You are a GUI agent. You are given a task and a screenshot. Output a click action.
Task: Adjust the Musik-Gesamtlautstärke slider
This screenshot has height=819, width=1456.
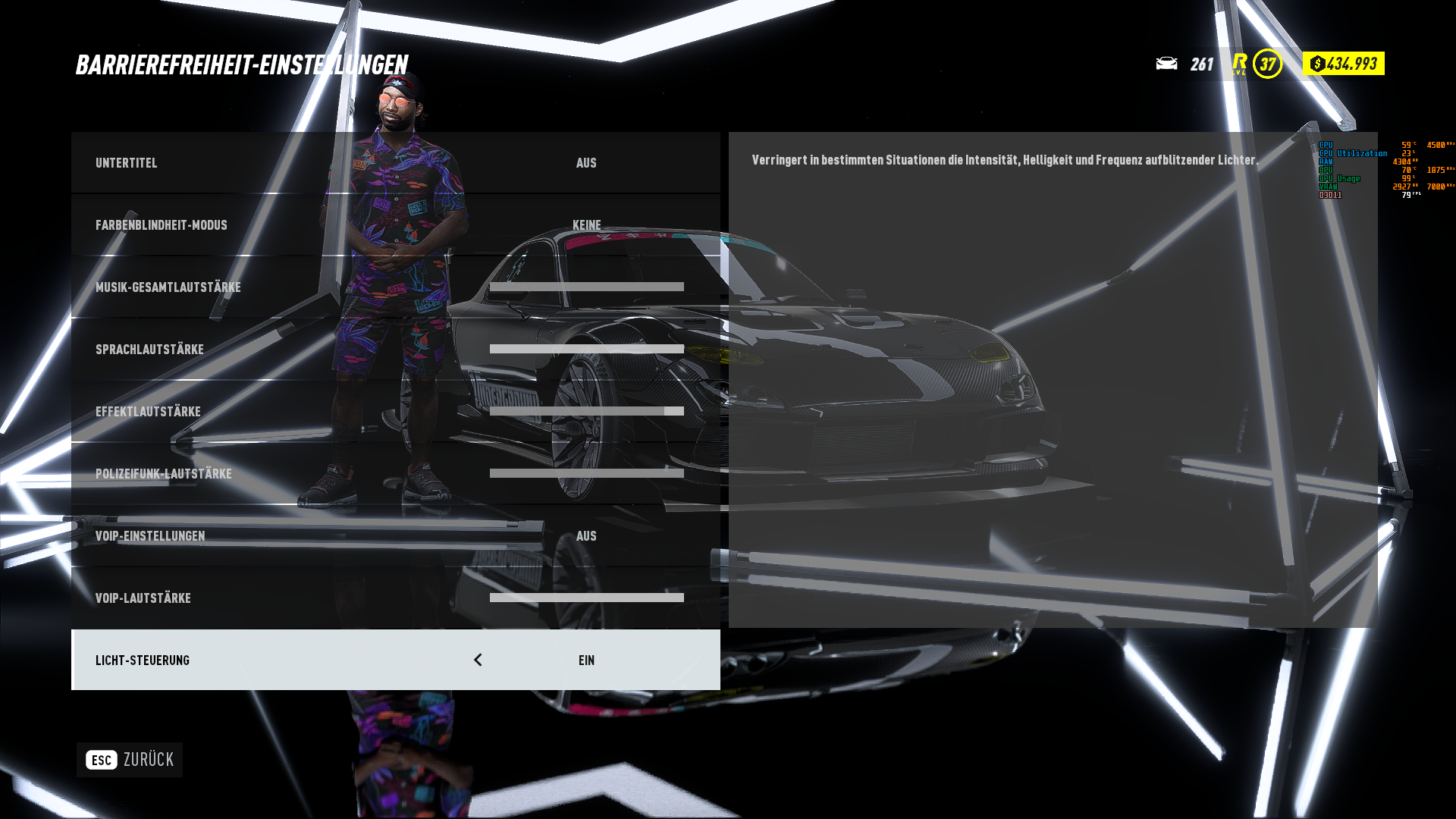(x=586, y=287)
